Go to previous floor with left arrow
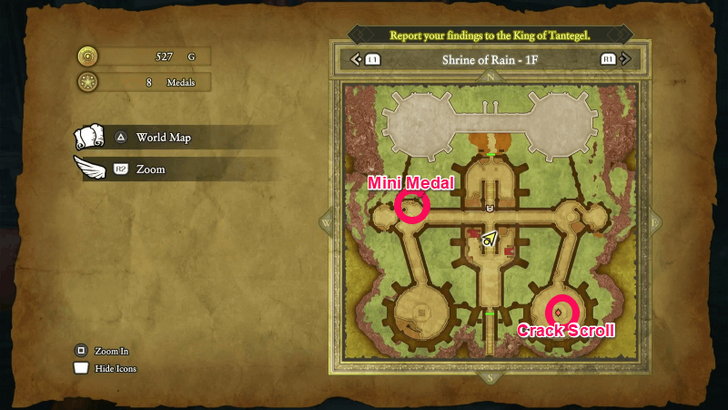The image size is (728, 410). pyautogui.click(x=356, y=60)
